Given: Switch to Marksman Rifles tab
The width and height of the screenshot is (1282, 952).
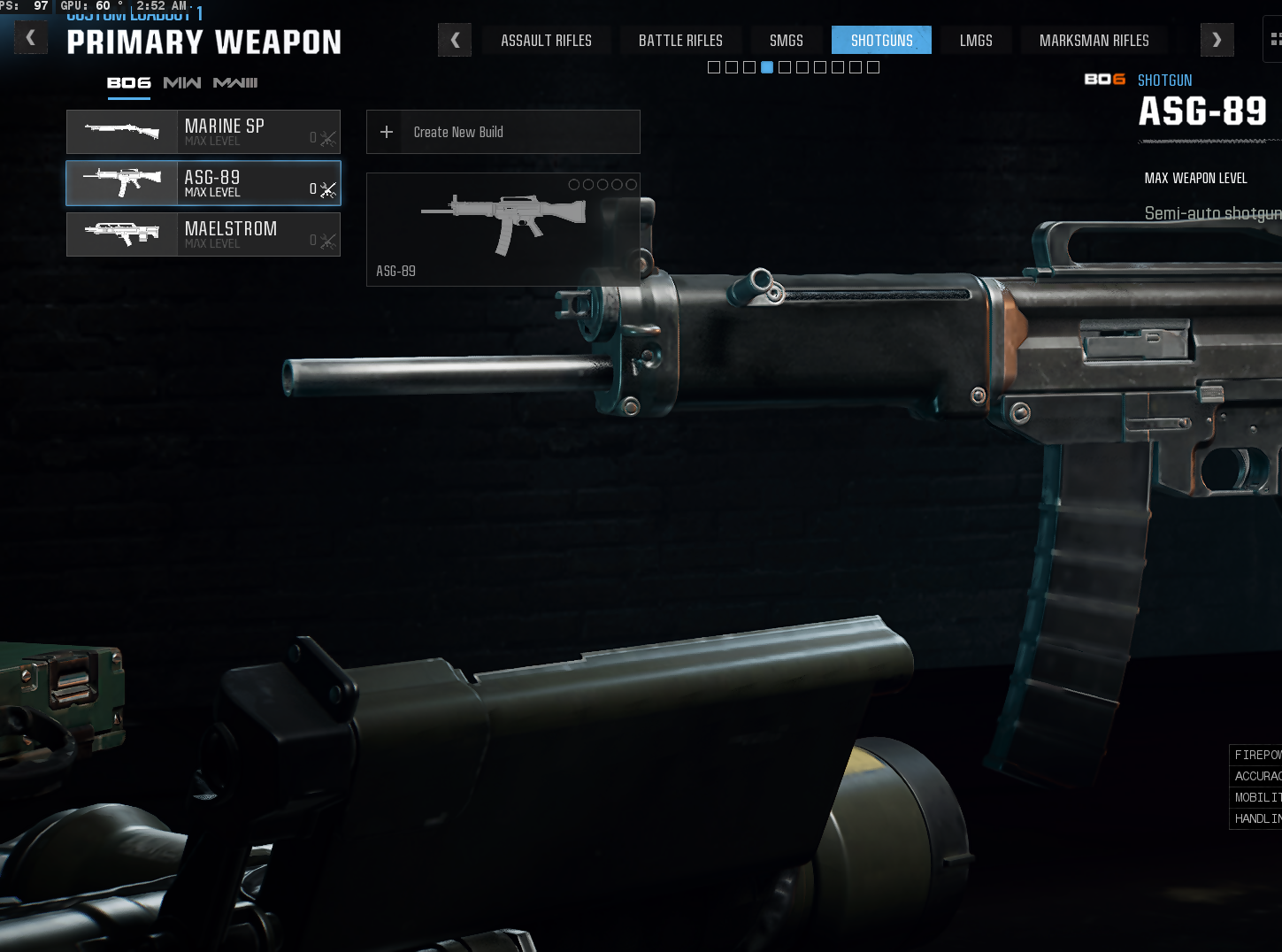Looking at the screenshot, I should click(x=1094, y=41).
